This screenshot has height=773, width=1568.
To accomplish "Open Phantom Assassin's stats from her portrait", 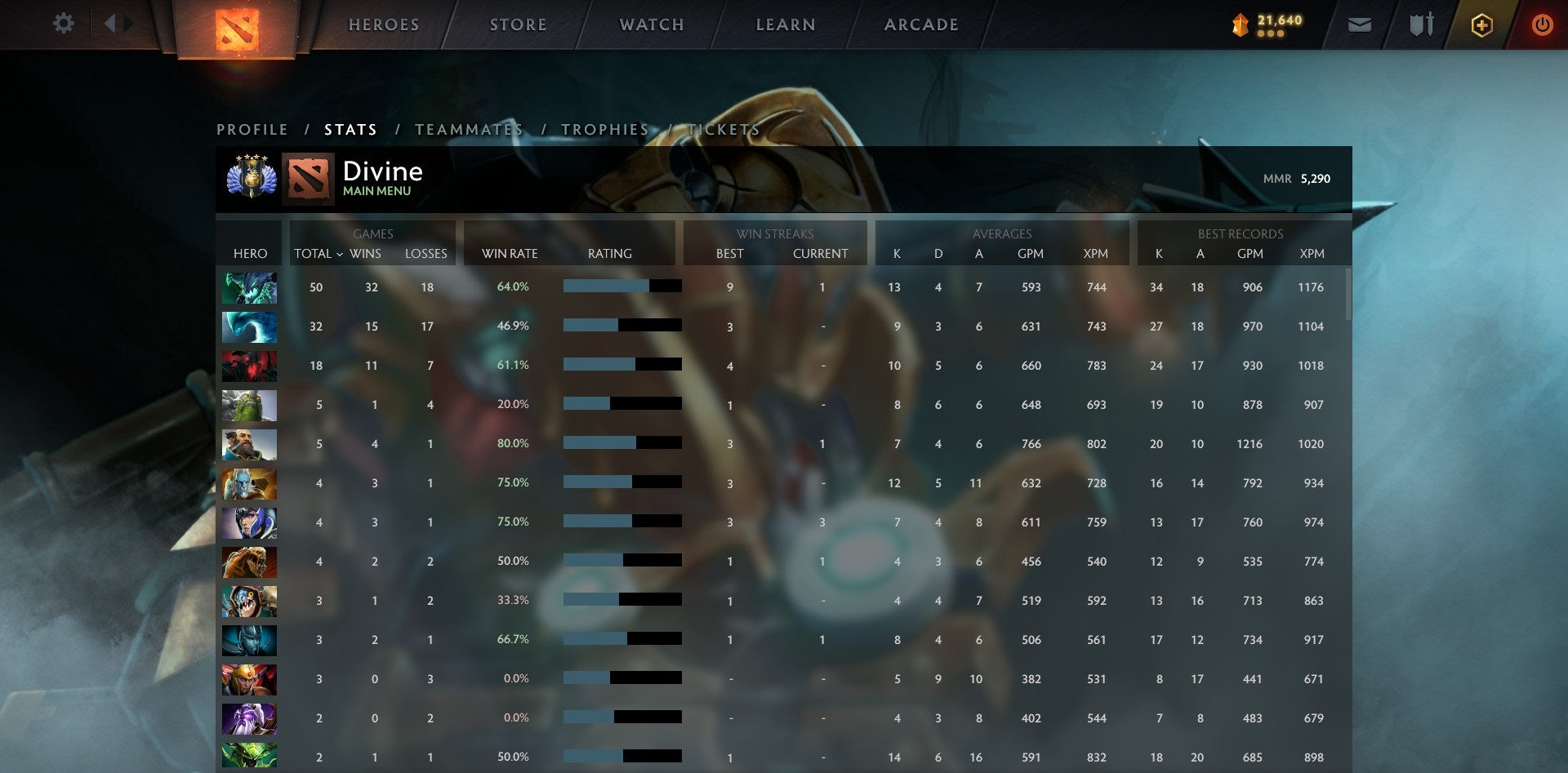I will coord(249,641).
